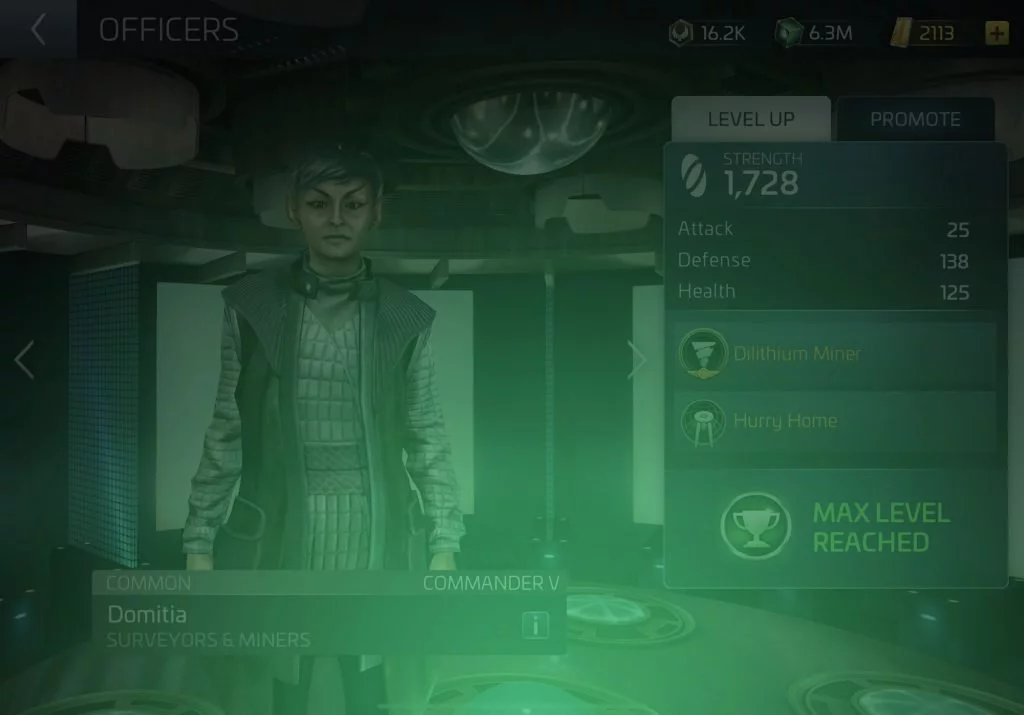Show the previous officer with left arrow
The image size is (1024, 715).
tap(25, 360)
